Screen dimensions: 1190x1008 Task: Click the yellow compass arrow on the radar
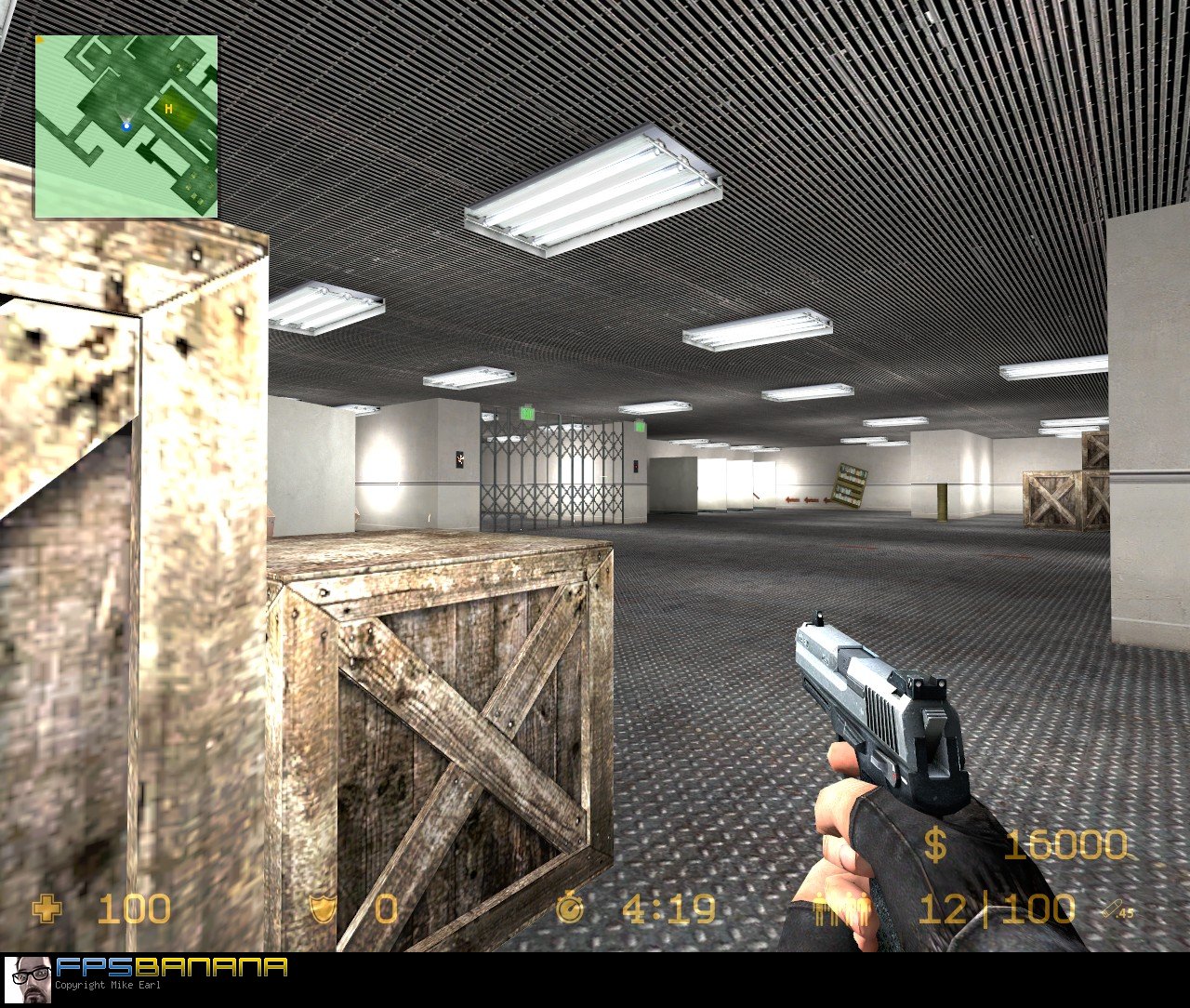tap(41, 41)
